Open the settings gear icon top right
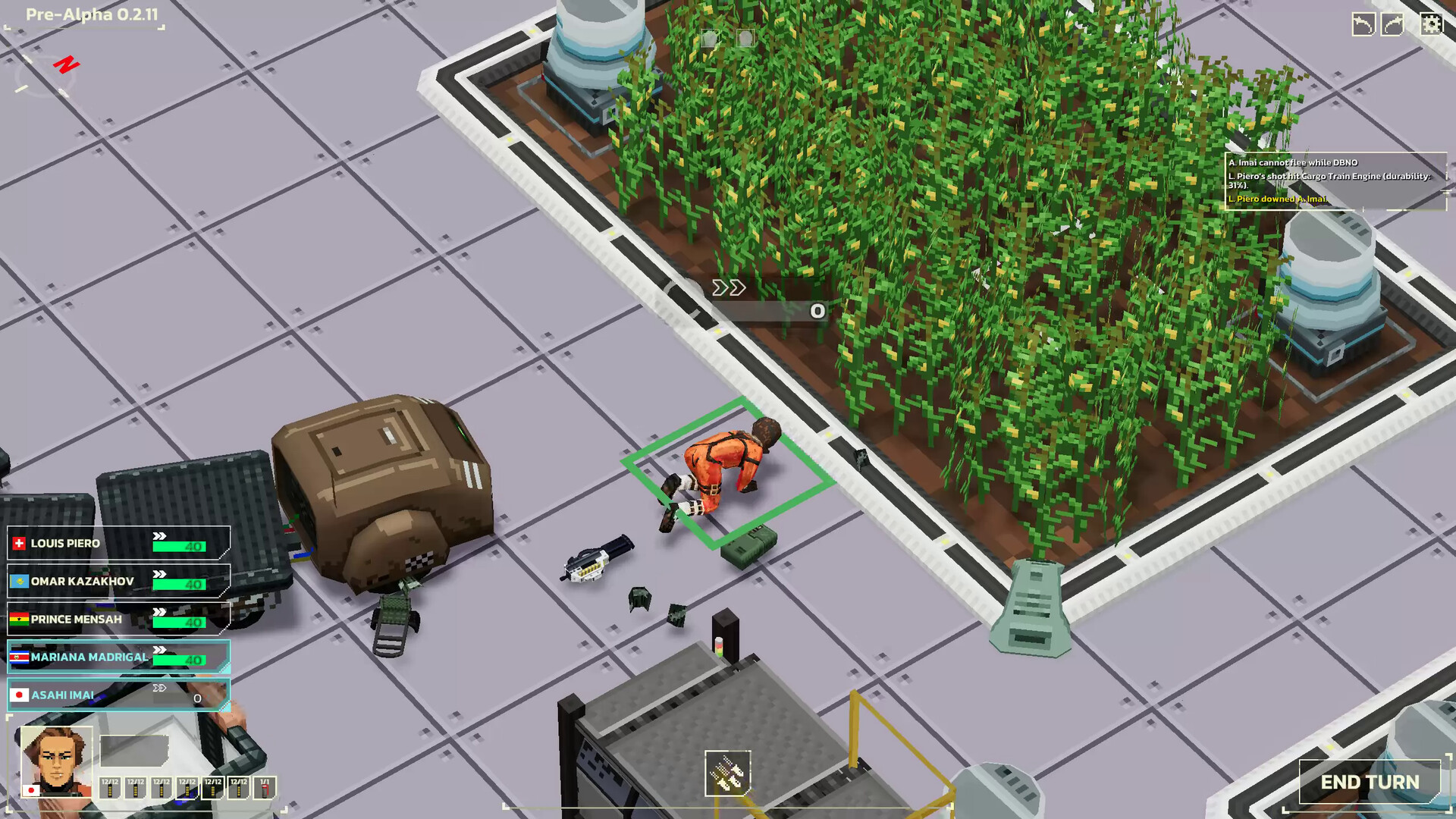Screen dimensions: 1456x819 pos(1432,24)
